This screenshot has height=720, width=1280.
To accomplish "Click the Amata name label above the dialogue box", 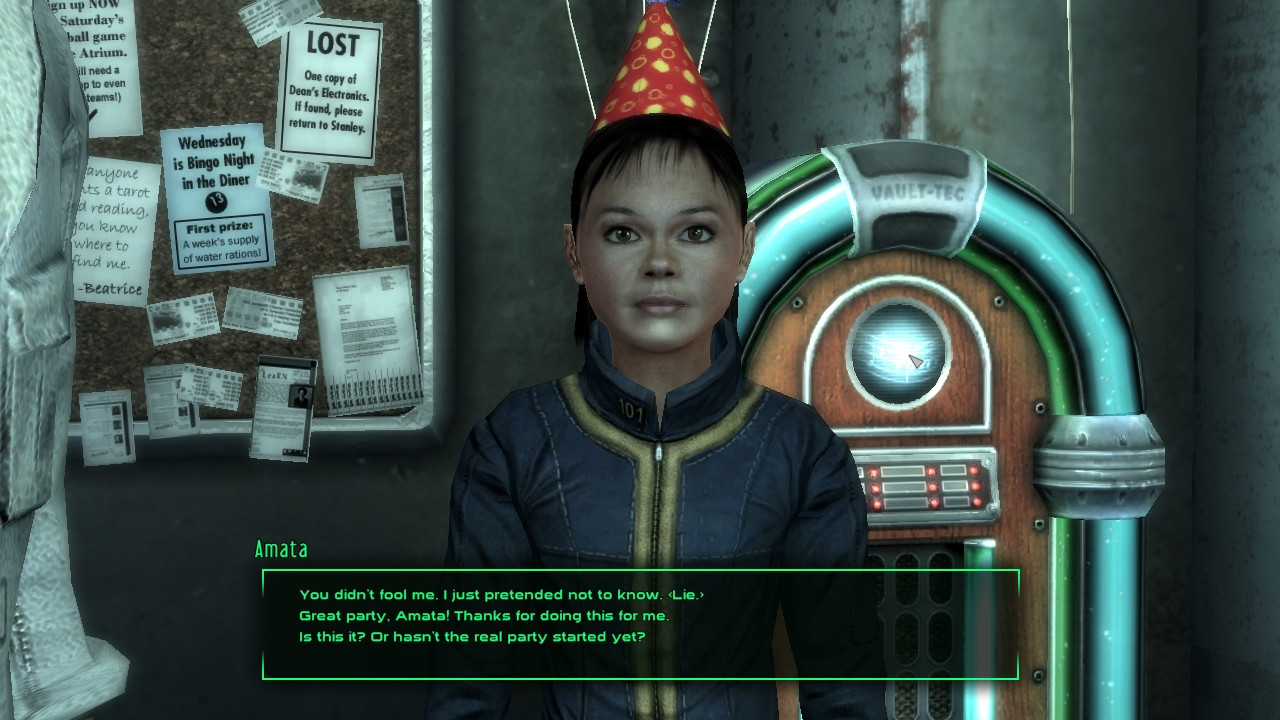I will coord(281,549).
